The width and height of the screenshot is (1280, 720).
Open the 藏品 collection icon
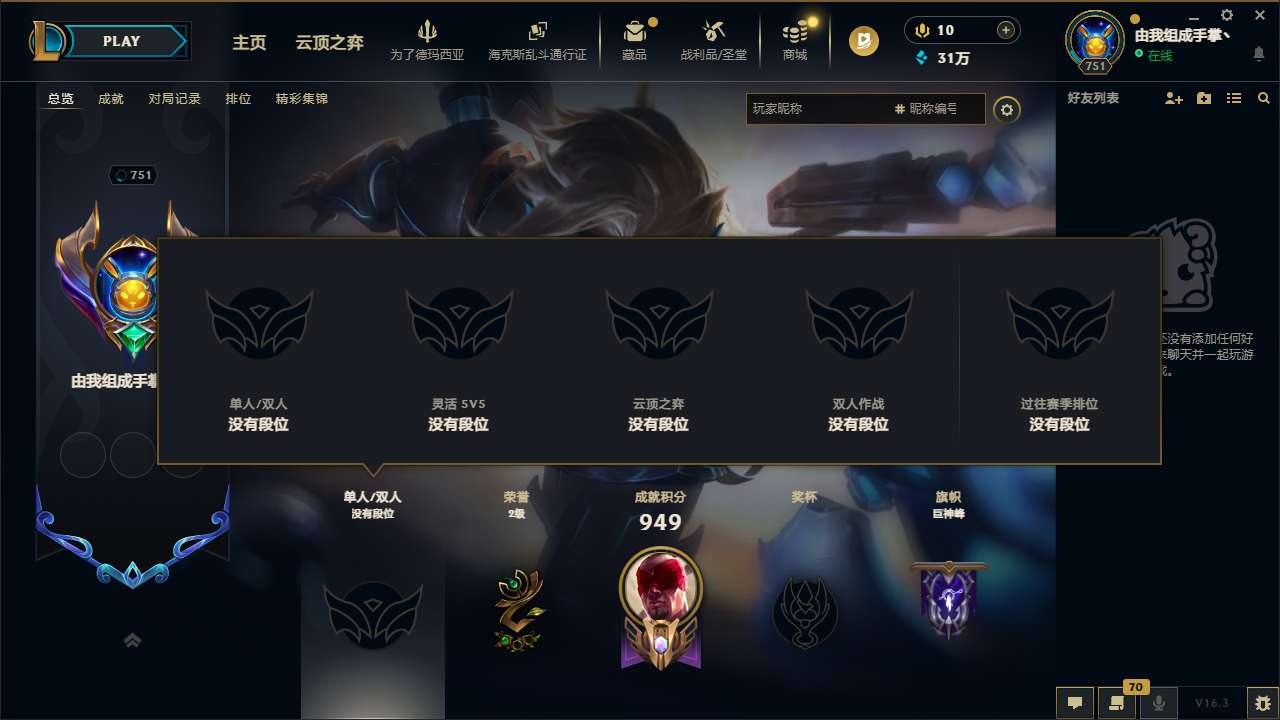pyautogui.click(x=637, y=40)
